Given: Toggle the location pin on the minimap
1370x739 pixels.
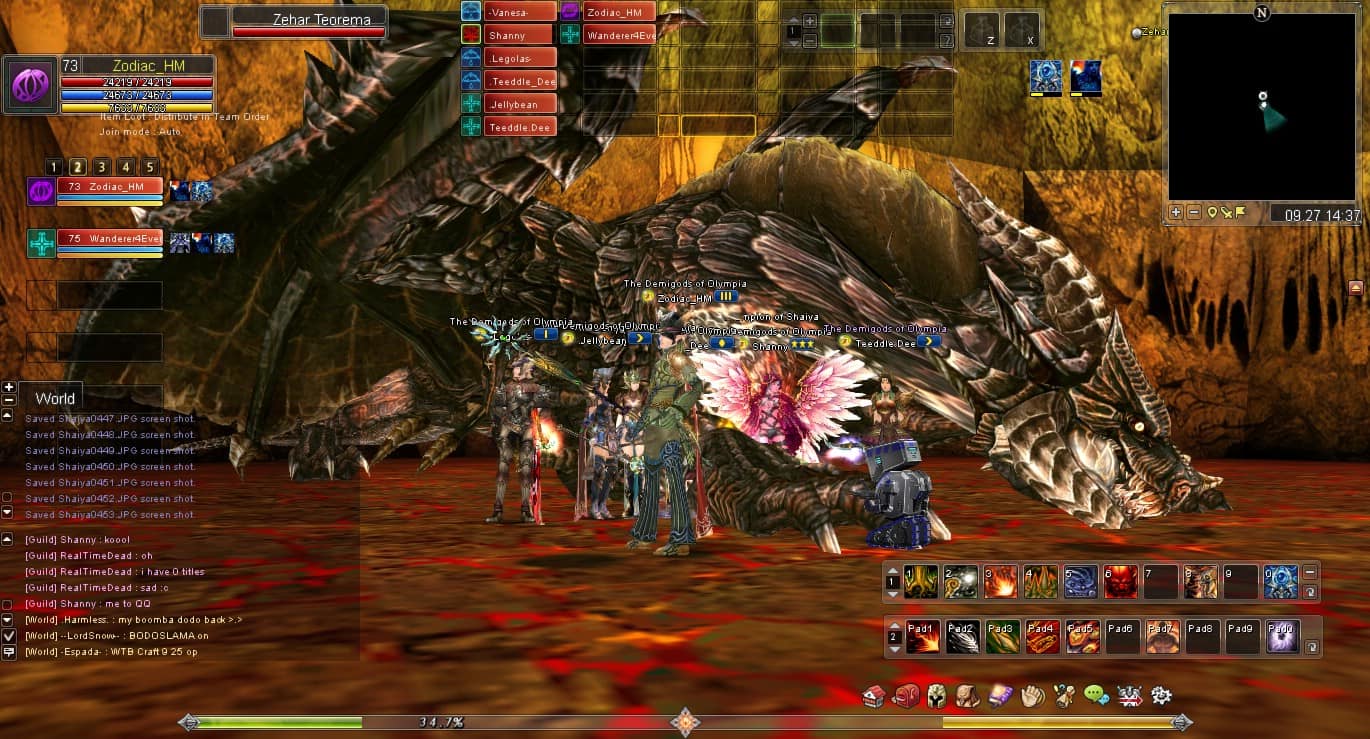Looking at the screenshot, I should point(1213,212).
